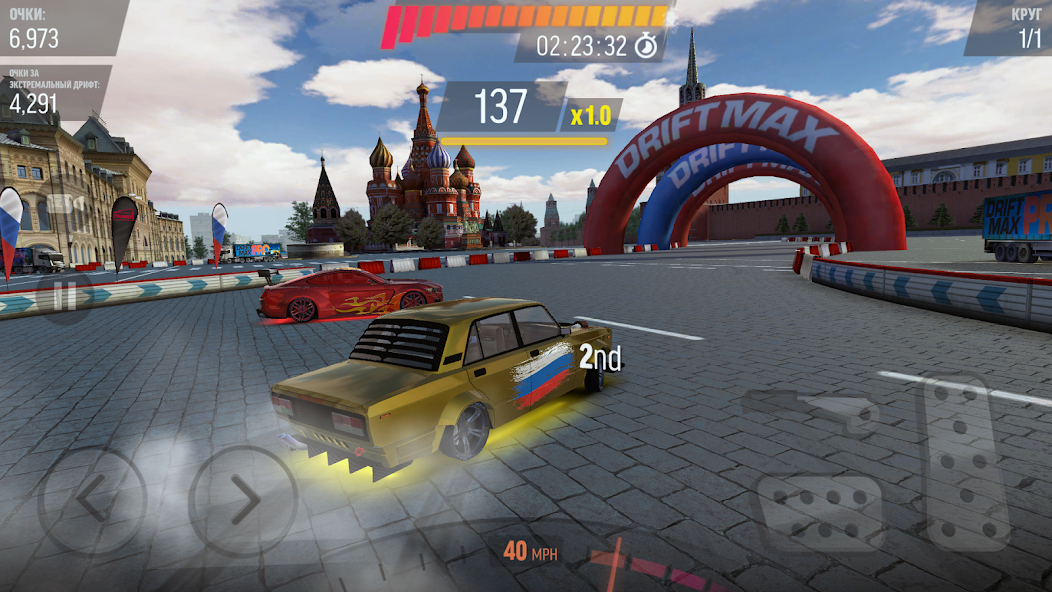Switch the view with the camera icon

[66, 206]
